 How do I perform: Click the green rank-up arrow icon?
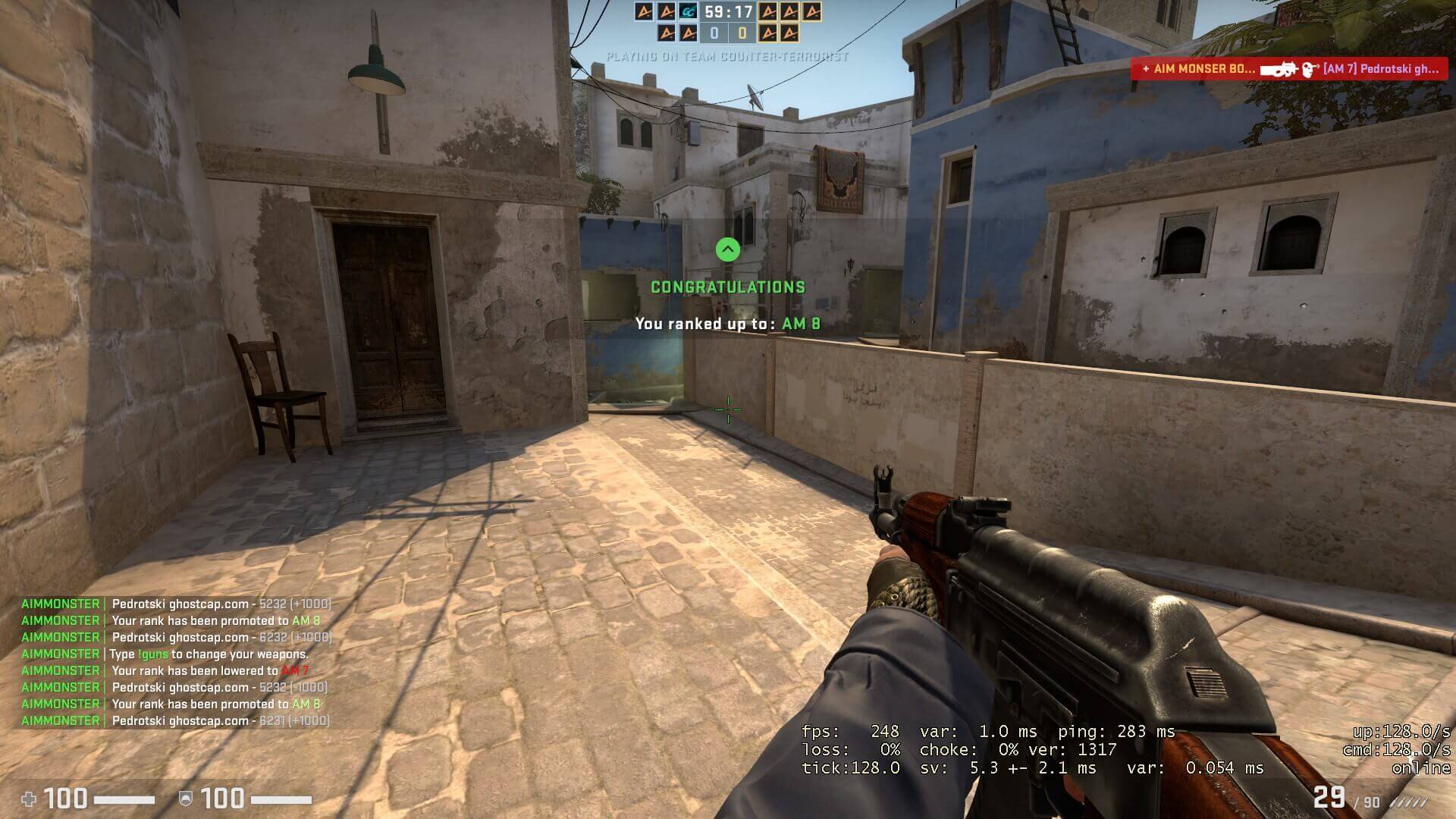pyautogui.click(x=728, y=249)
